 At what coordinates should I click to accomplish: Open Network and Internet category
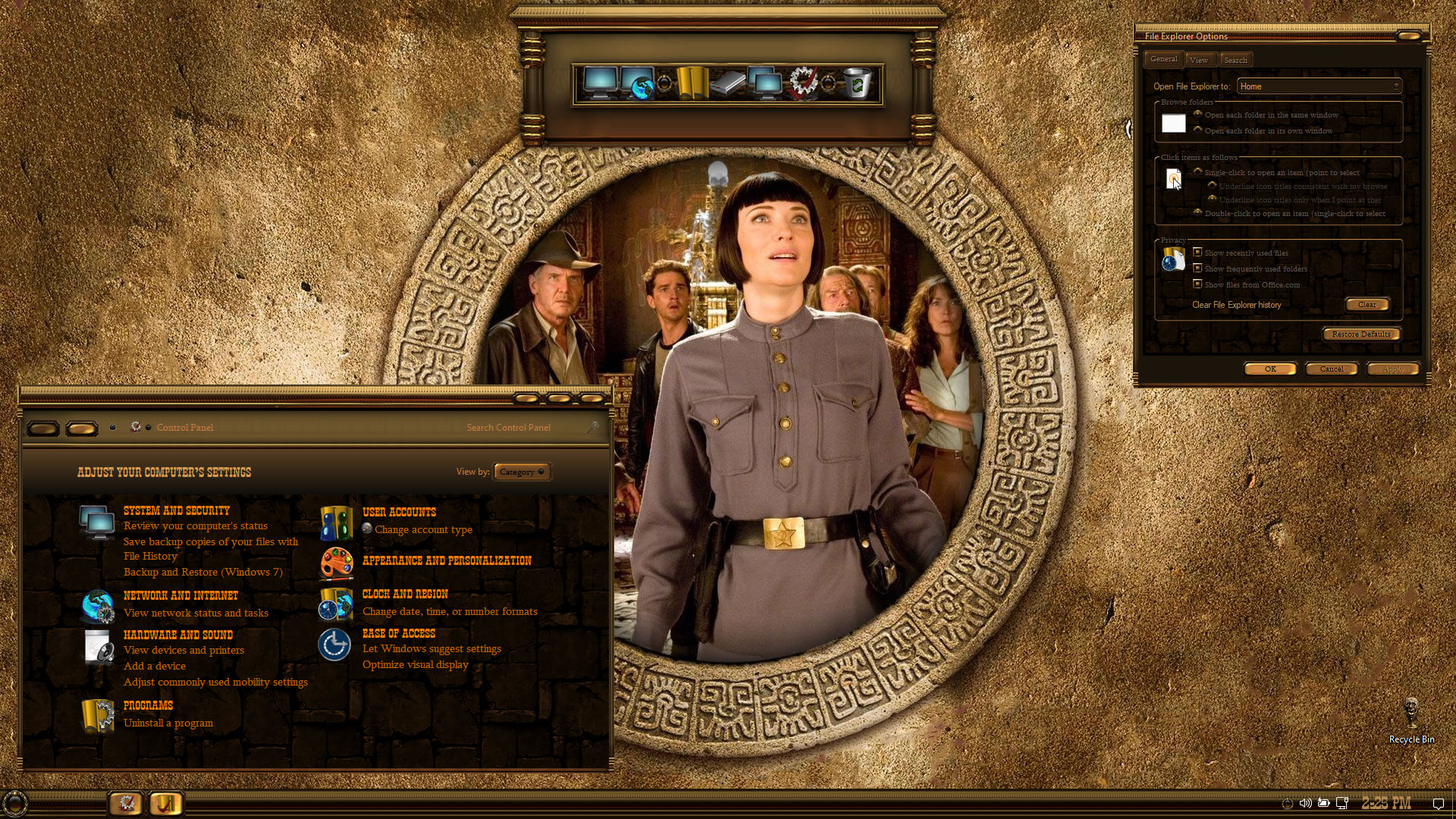tap(180, 596)
